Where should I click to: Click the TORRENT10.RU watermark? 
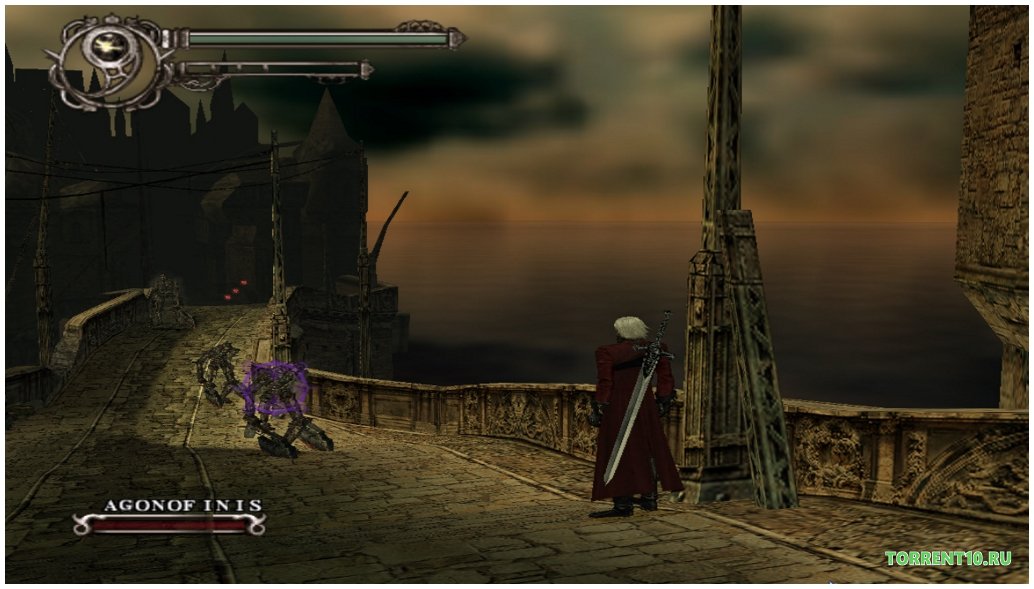click(947, 558)
